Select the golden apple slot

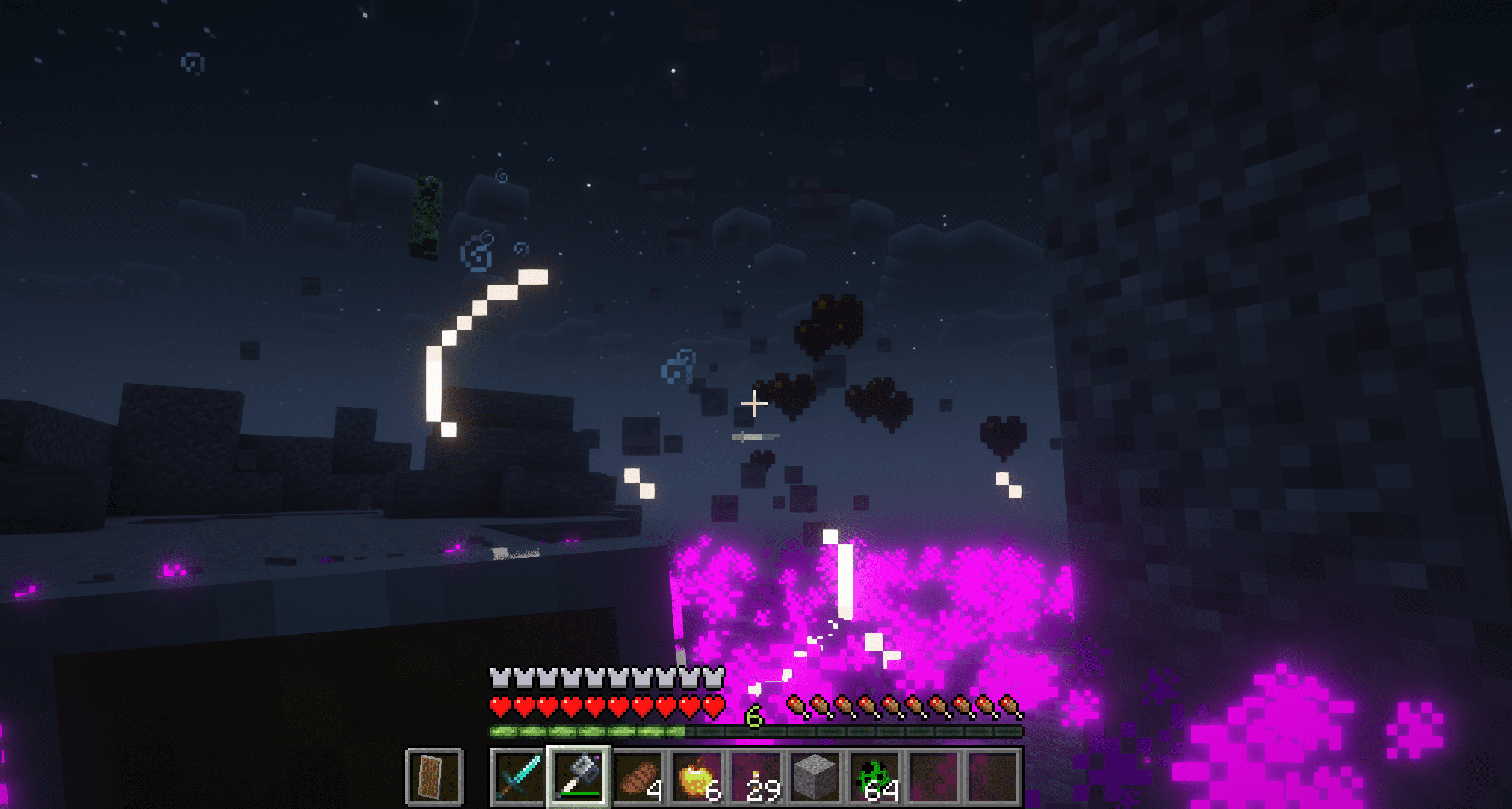698,776
